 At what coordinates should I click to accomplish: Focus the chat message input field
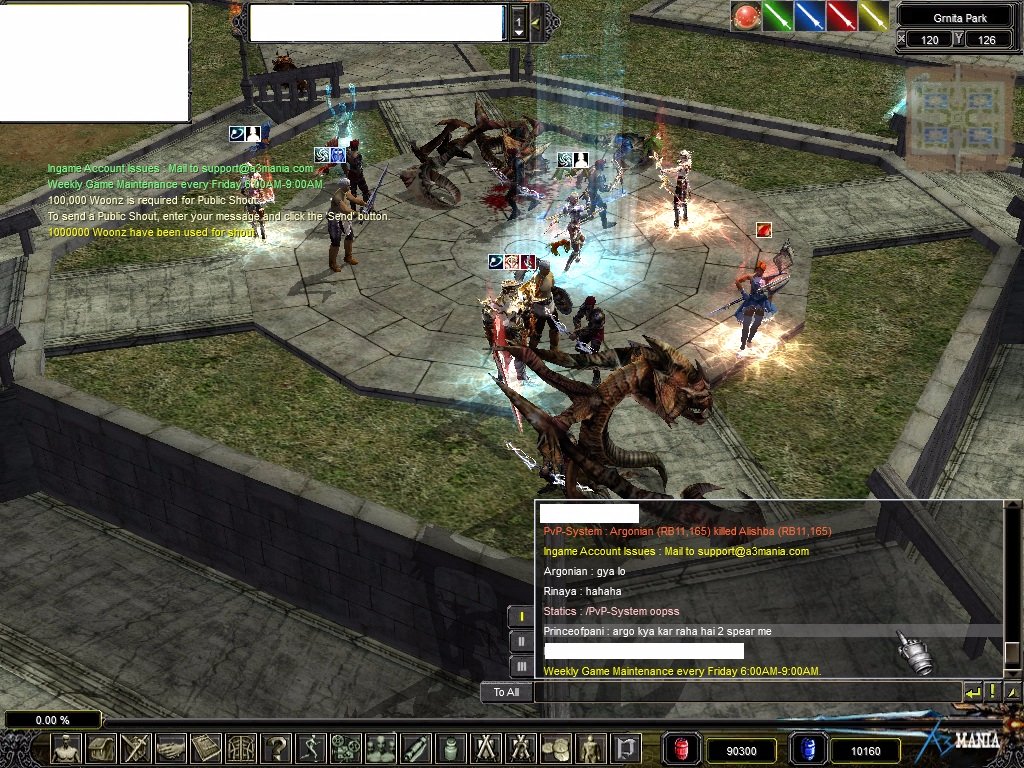tap(746, 692)
